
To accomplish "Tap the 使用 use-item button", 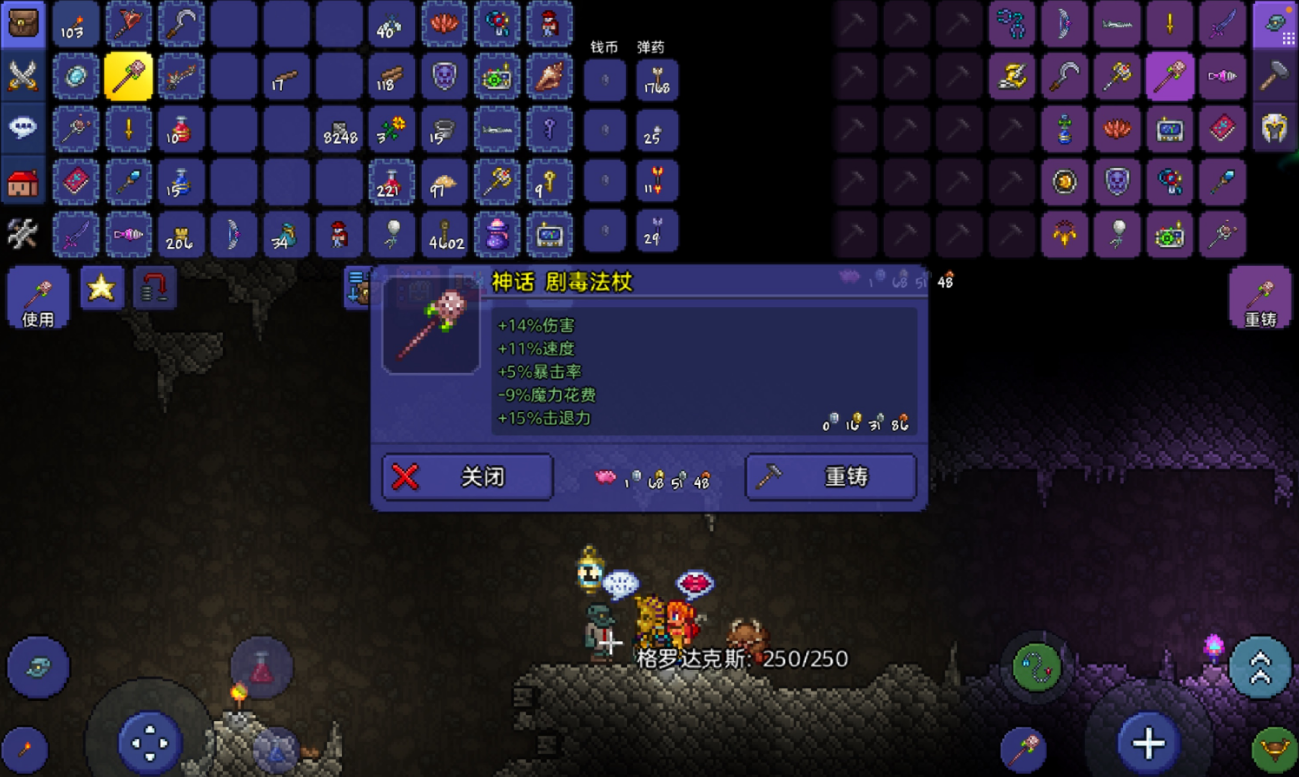I will pos(38,297).
